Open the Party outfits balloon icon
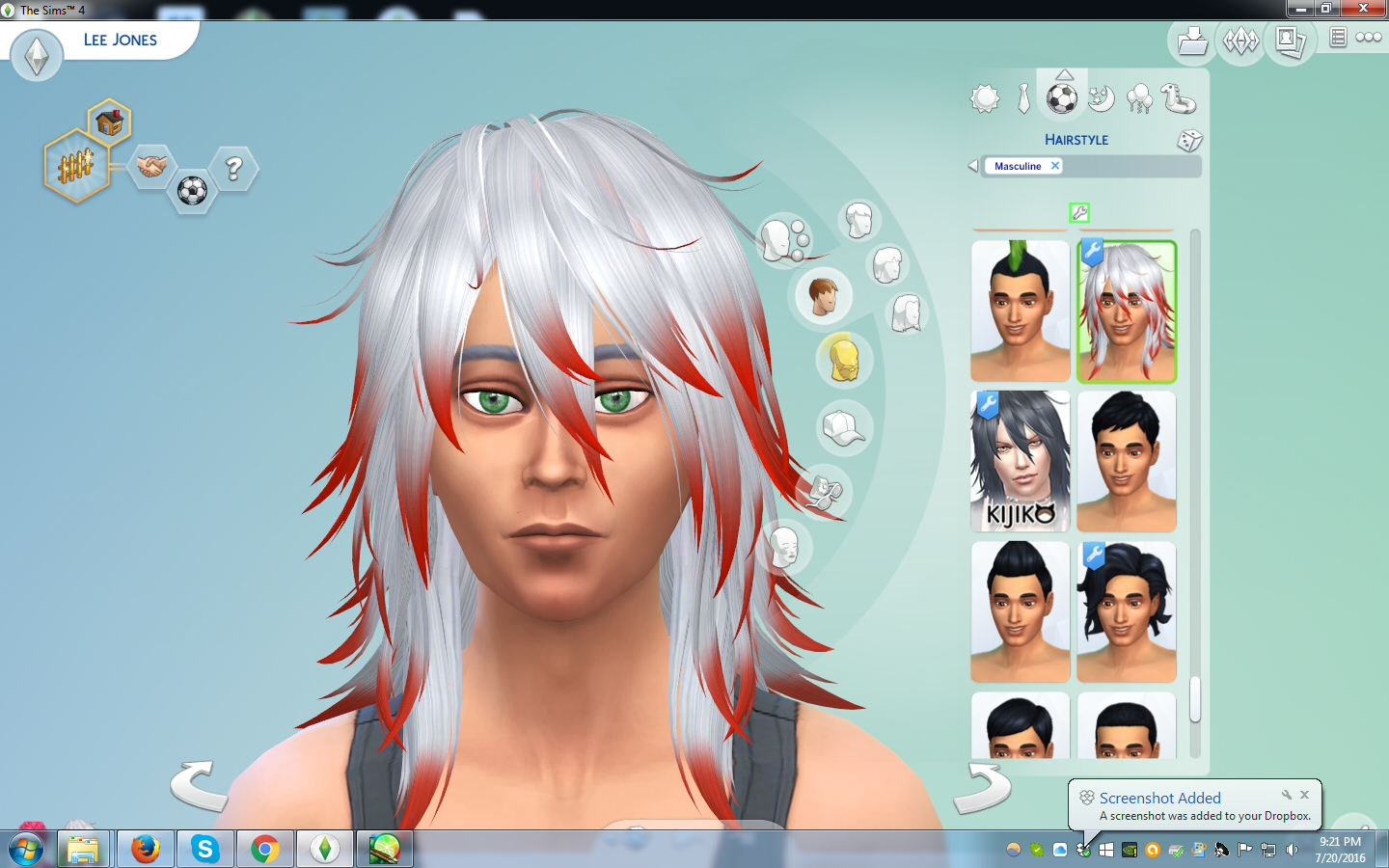Screen dimensions: 1389x868 click(1138, 98)
